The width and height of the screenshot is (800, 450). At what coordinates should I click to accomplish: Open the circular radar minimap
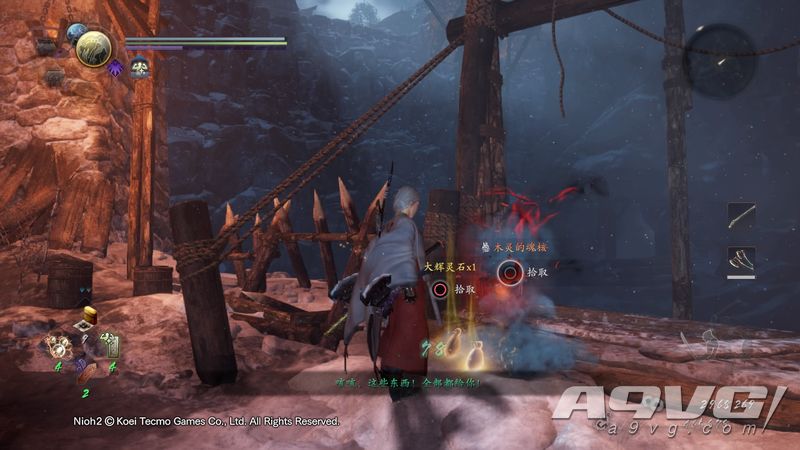(x=720, y=61)
